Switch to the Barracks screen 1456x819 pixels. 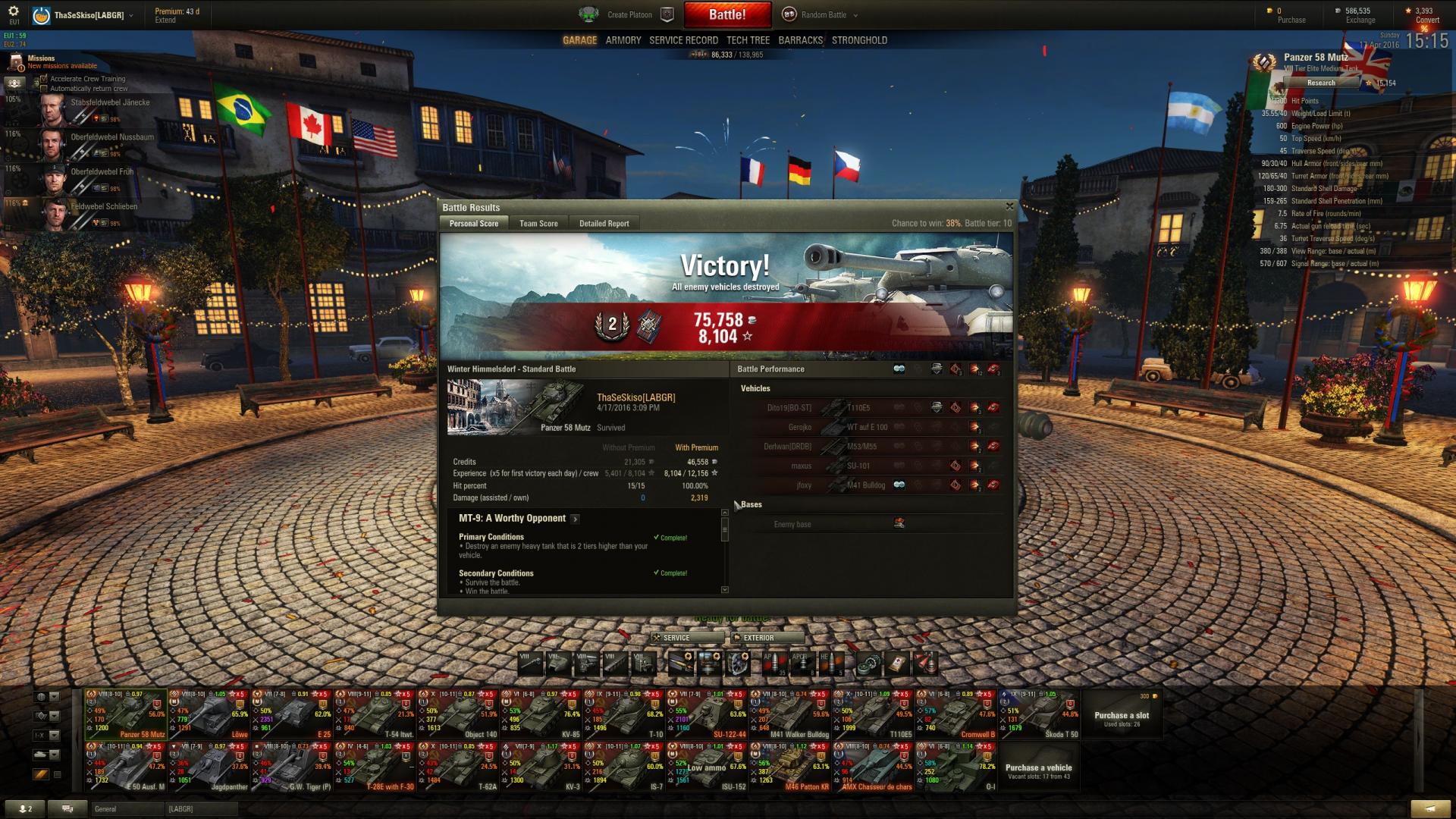click(x=800, y=40)
